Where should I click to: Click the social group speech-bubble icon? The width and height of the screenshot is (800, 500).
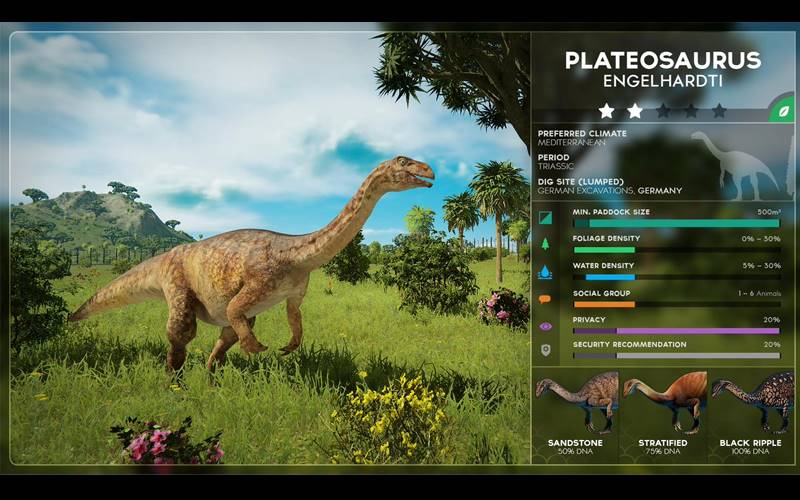(545, 298)
